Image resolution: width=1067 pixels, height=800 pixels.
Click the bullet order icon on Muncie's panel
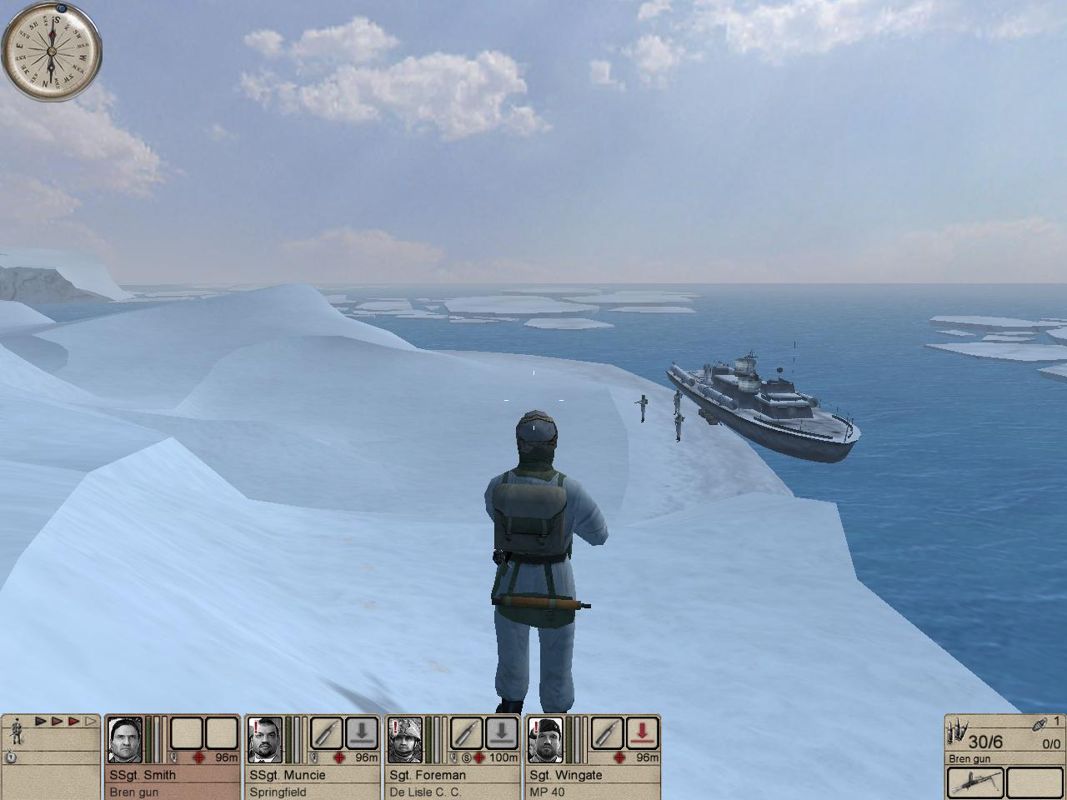pyautogui.click(x=327, y=733)
